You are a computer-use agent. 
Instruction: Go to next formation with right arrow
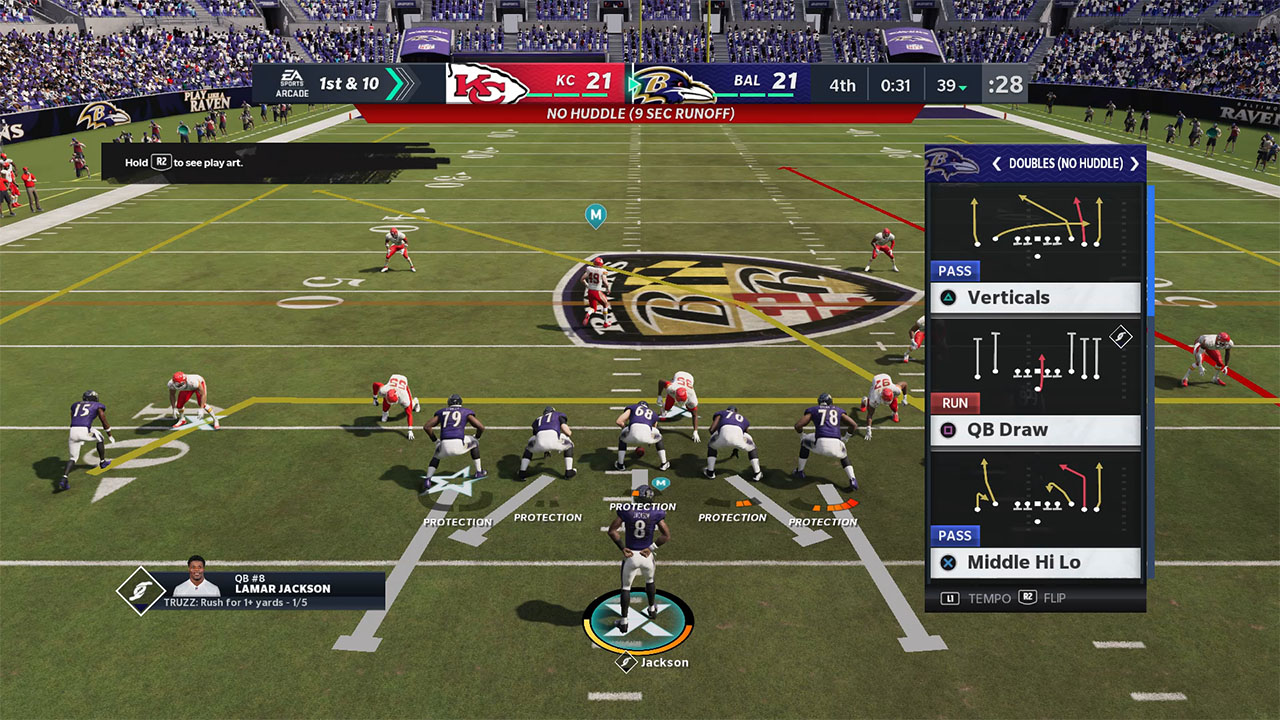[1134, 164]
